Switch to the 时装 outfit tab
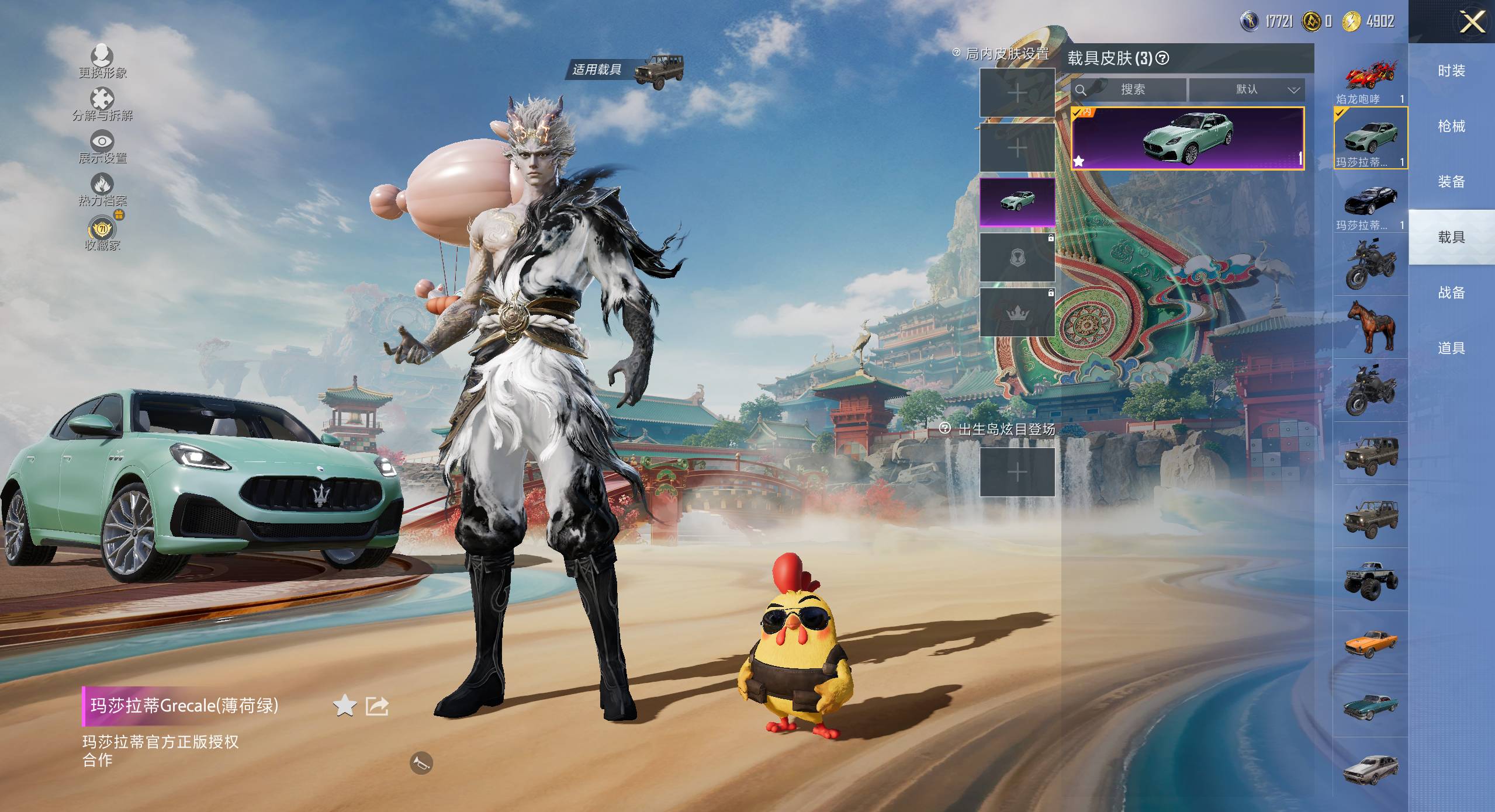 [1451, 71]
